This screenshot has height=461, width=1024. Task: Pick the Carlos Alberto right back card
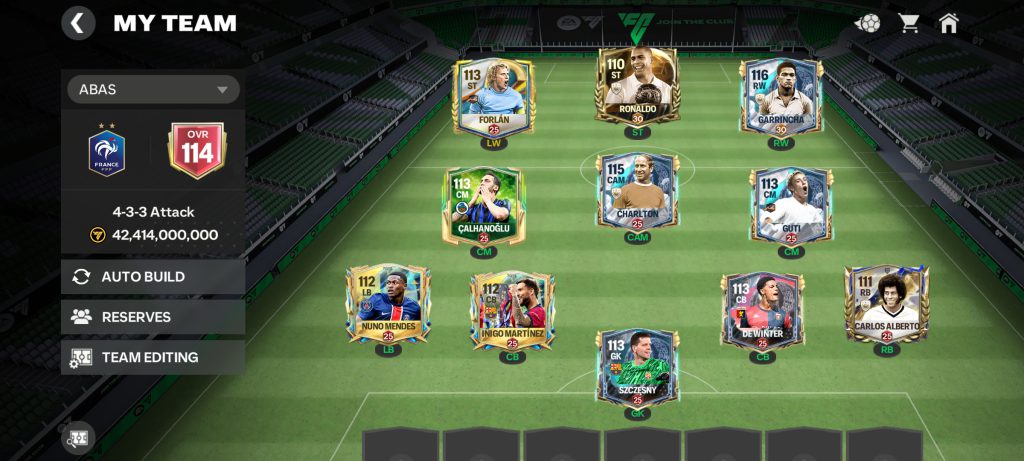tap(886, 303)
